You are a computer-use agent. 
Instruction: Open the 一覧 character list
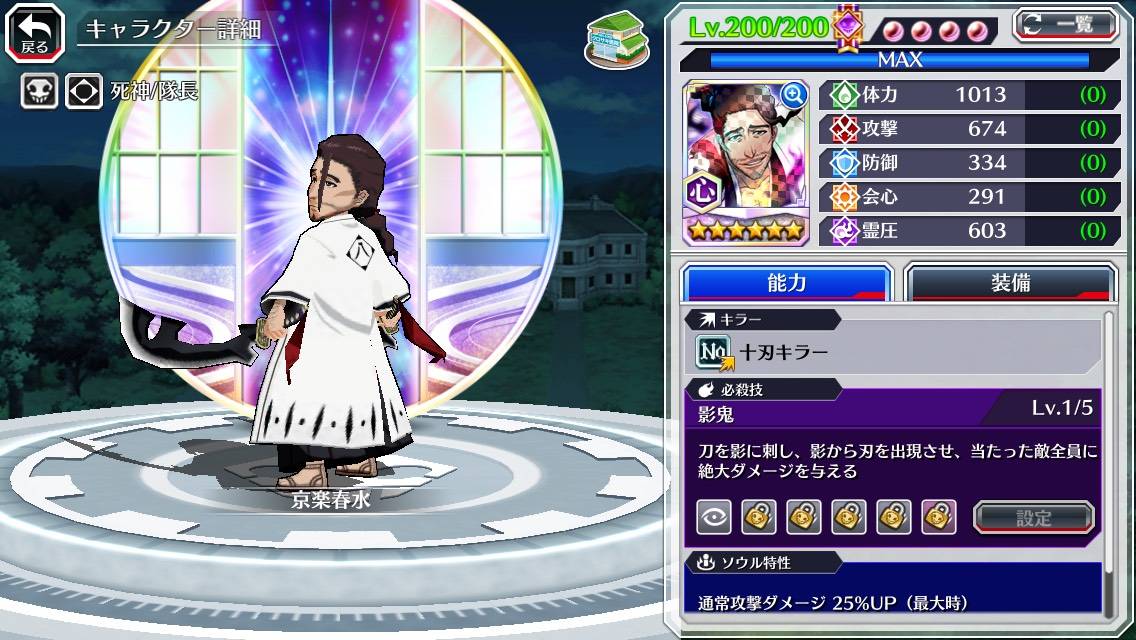tap(1065, 25)
